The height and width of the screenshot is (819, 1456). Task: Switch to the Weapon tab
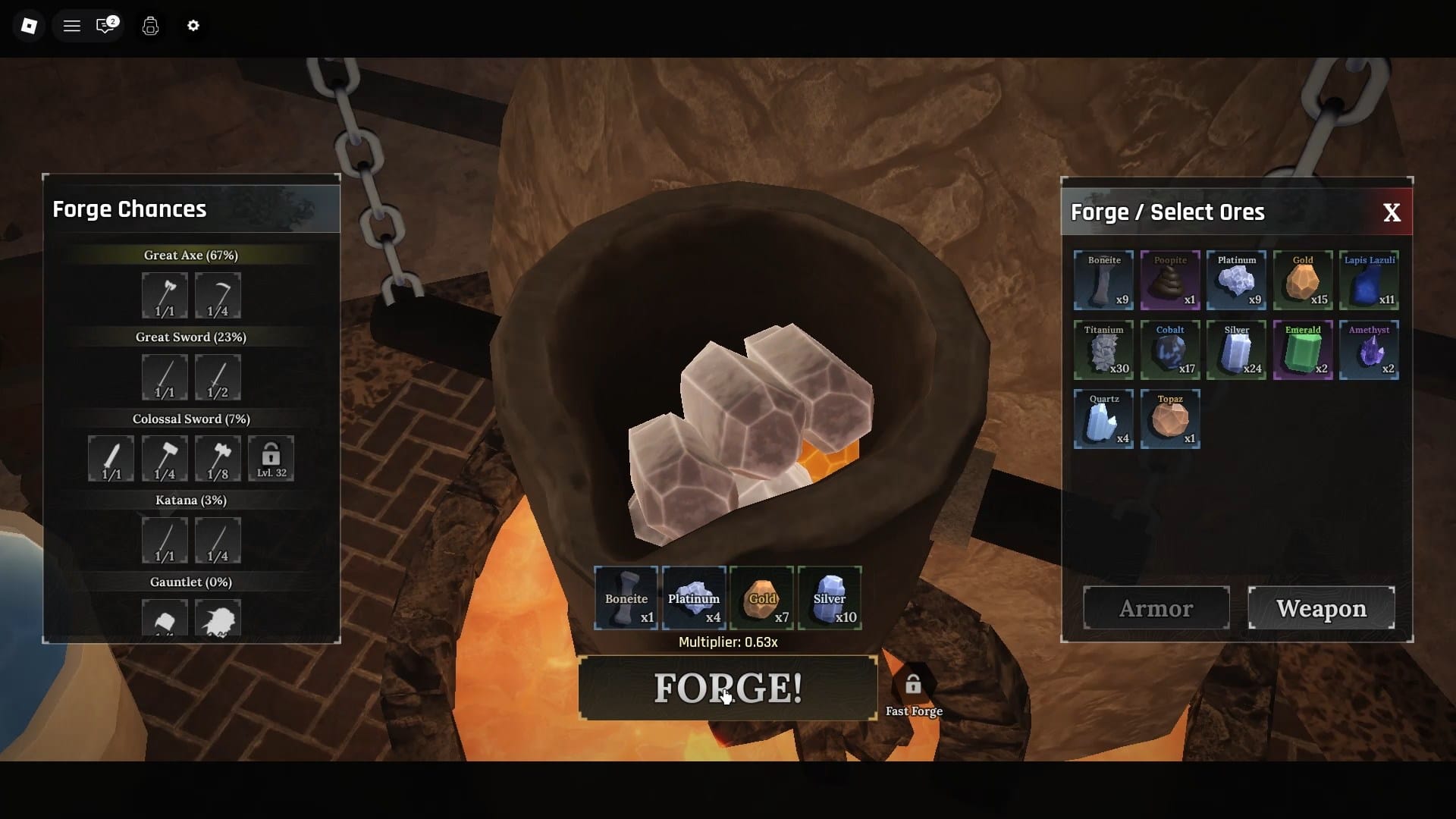(1322, 607)
